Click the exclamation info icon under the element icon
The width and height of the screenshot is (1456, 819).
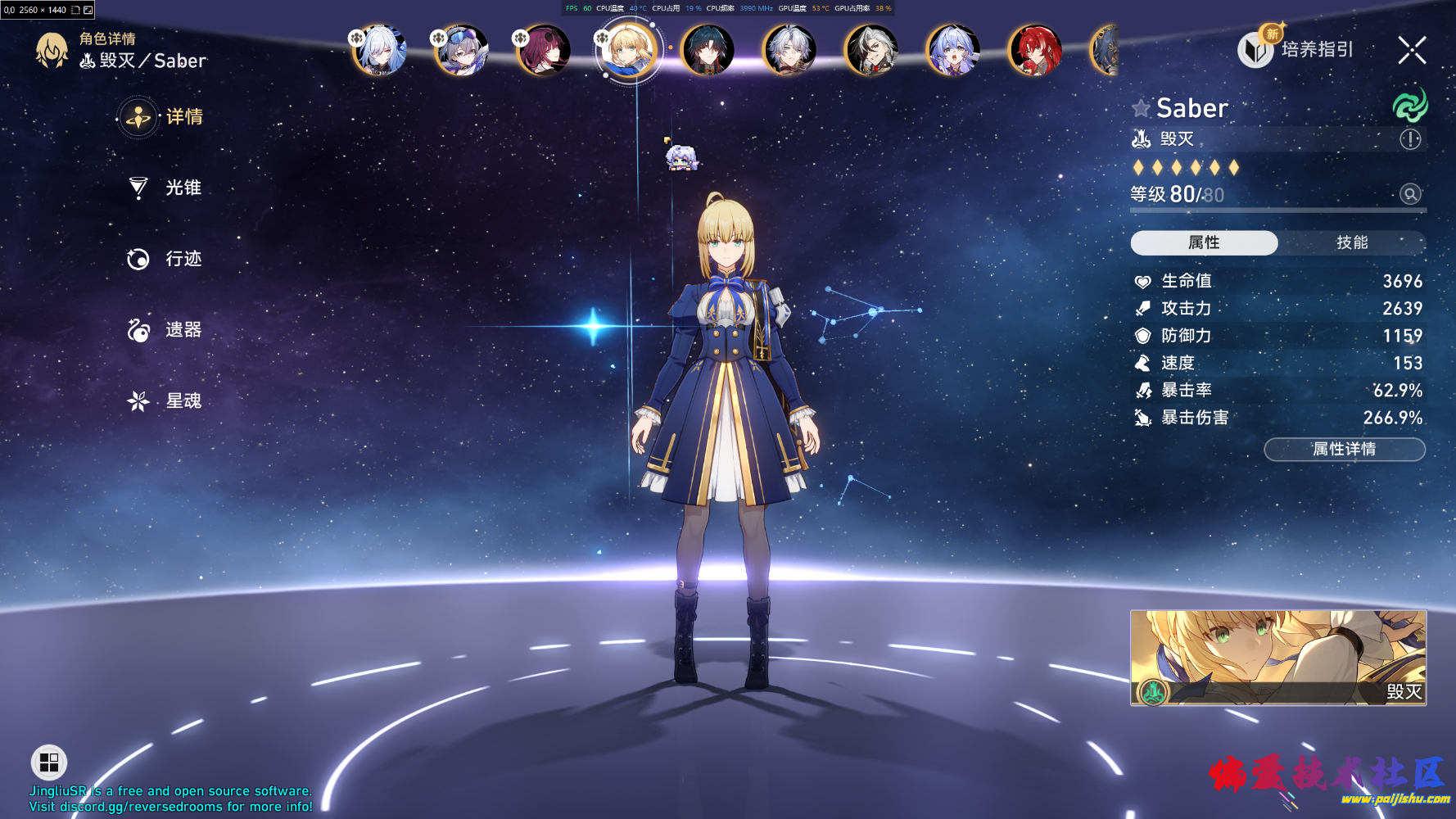[1409, 139]
